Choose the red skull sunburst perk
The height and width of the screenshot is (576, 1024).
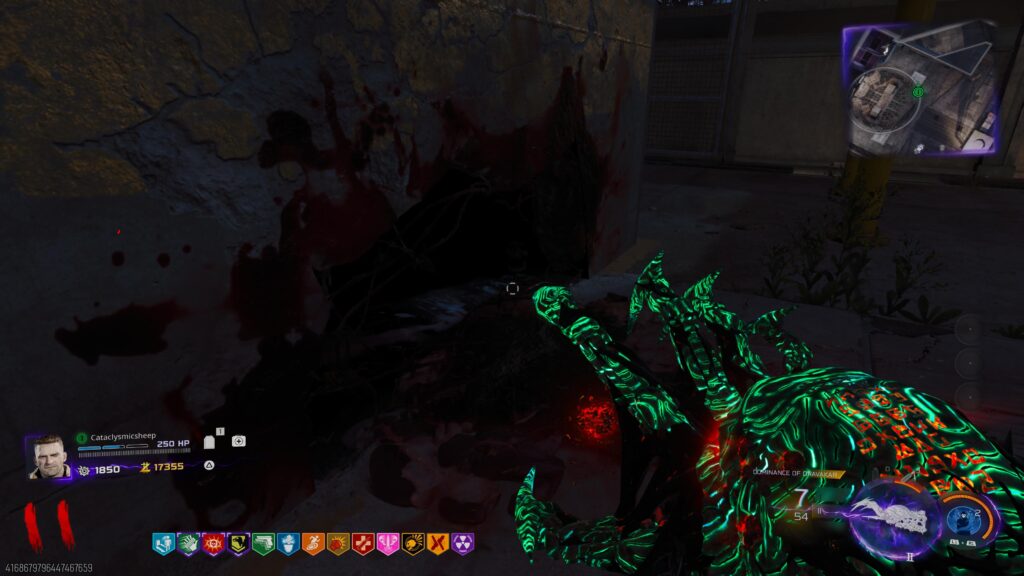[213, 544]
